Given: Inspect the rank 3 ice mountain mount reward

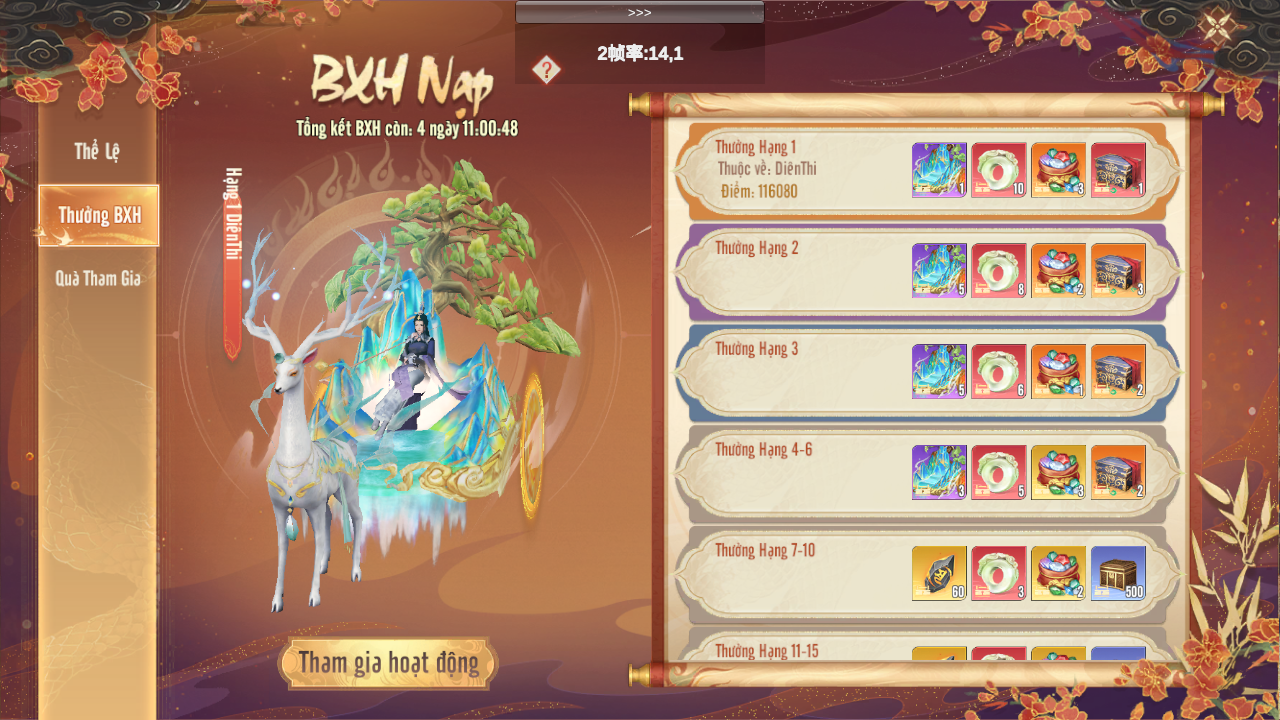Looking at the screenshot, I should [939, 372].
